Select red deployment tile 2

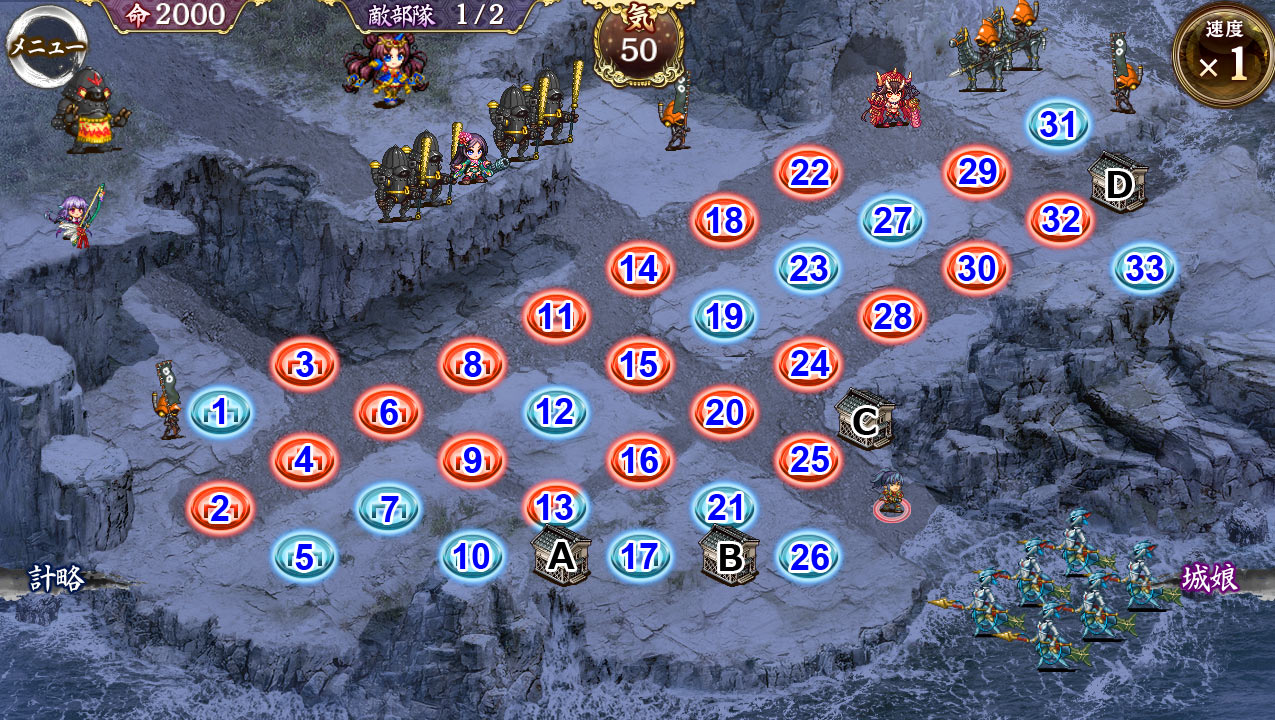point(220,508)
